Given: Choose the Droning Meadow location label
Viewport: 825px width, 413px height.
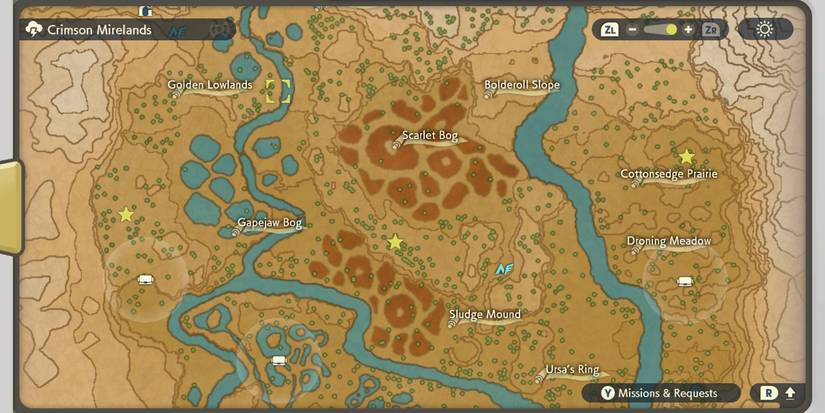Looking at the screenshot, I should [x=669, y=241].
